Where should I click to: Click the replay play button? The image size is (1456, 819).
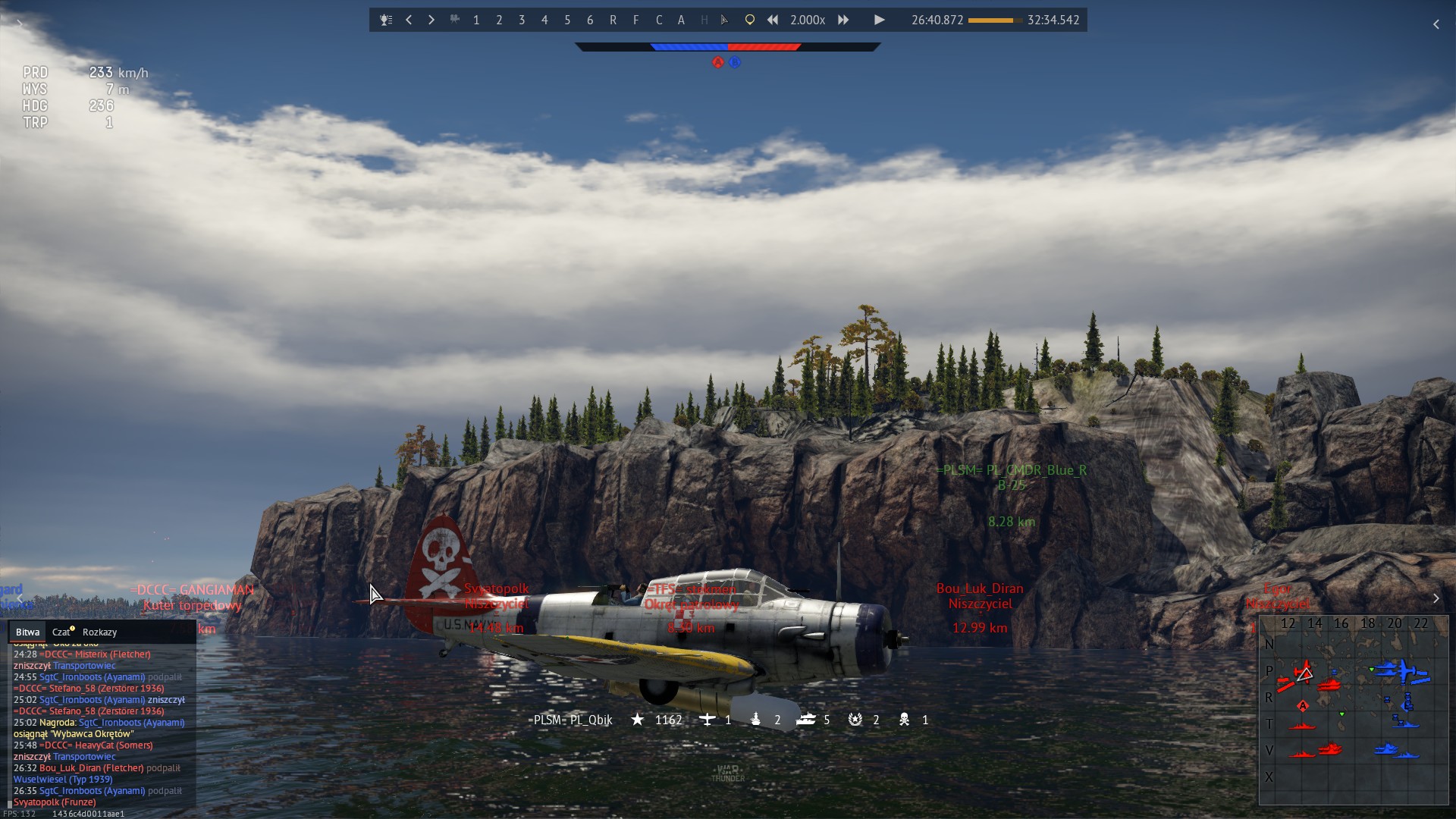pyautogui.click(x=879, y=20)
